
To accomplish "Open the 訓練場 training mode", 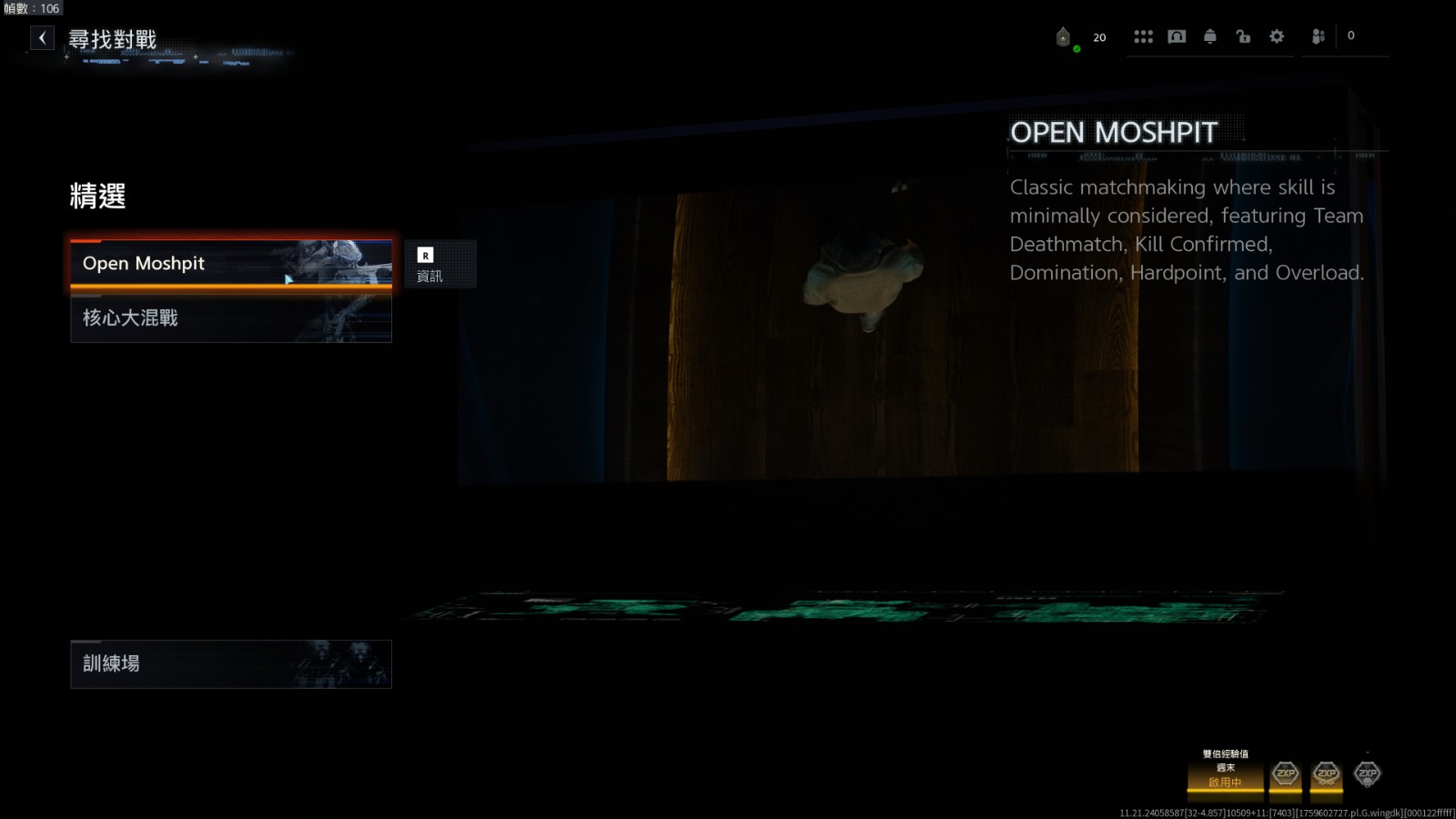I will click(x=231, y=664).
